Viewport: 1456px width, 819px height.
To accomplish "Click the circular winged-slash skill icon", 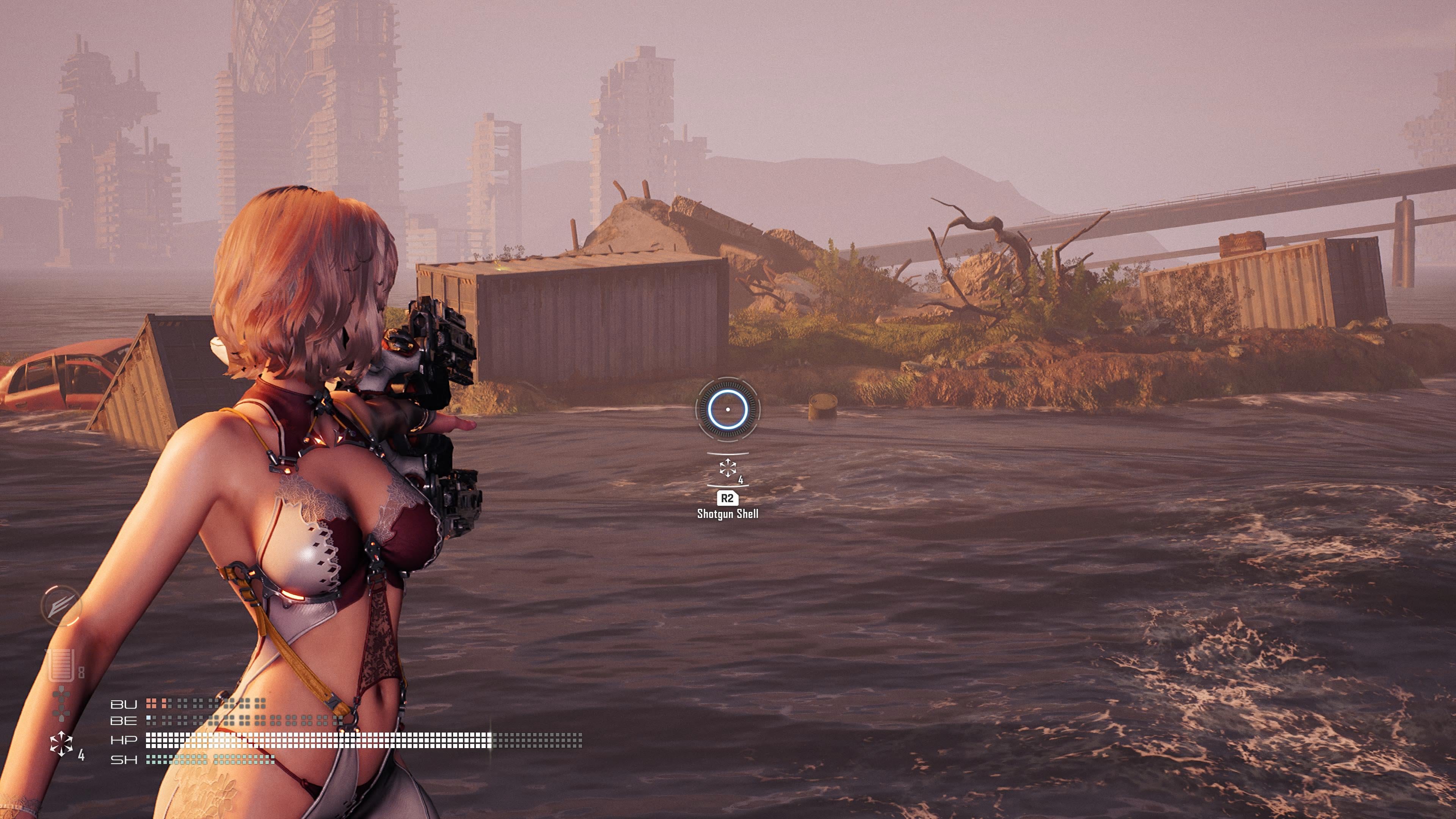I will pos(61,606).
